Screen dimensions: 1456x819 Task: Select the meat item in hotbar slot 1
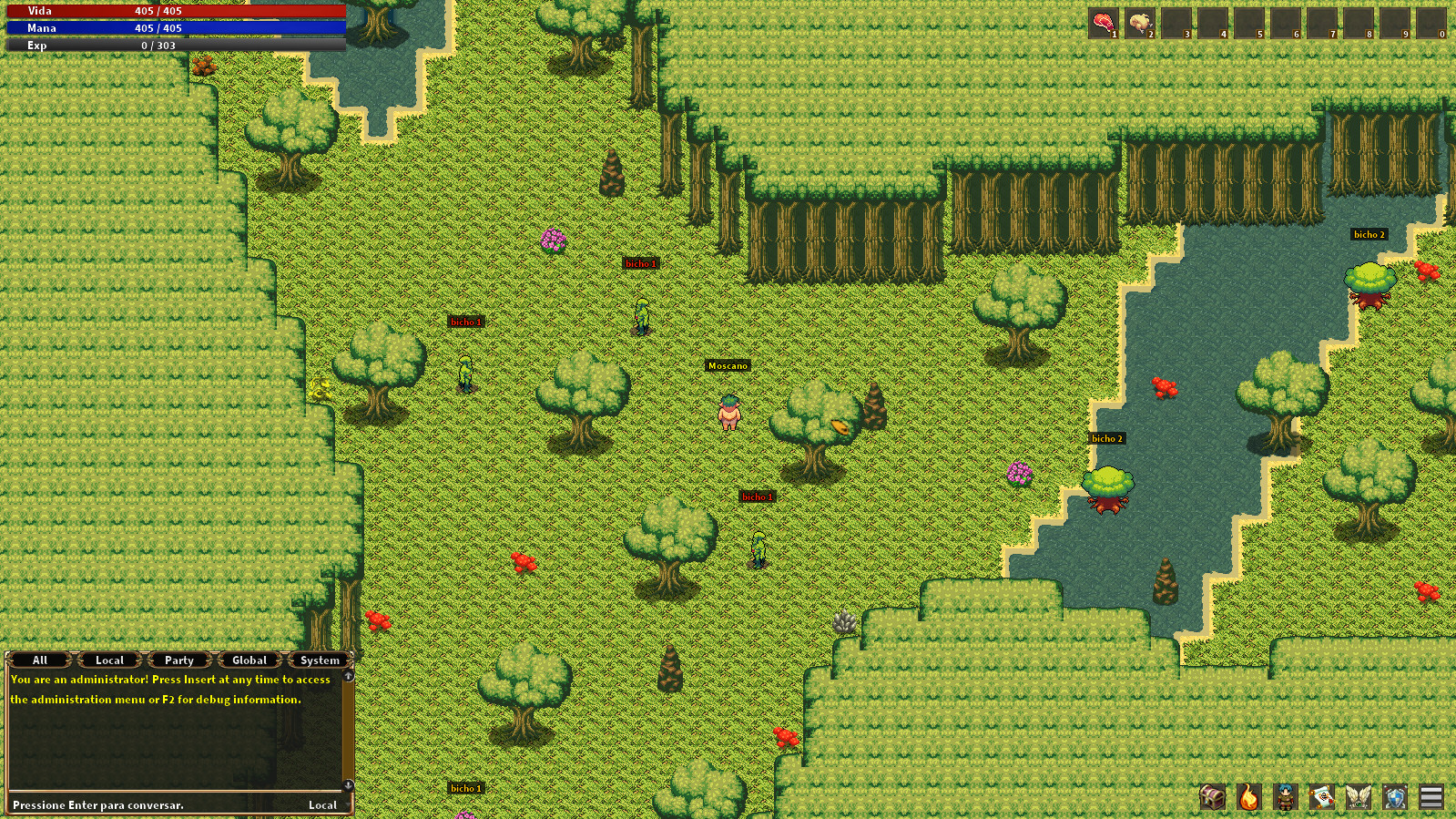pos(1105,20)
